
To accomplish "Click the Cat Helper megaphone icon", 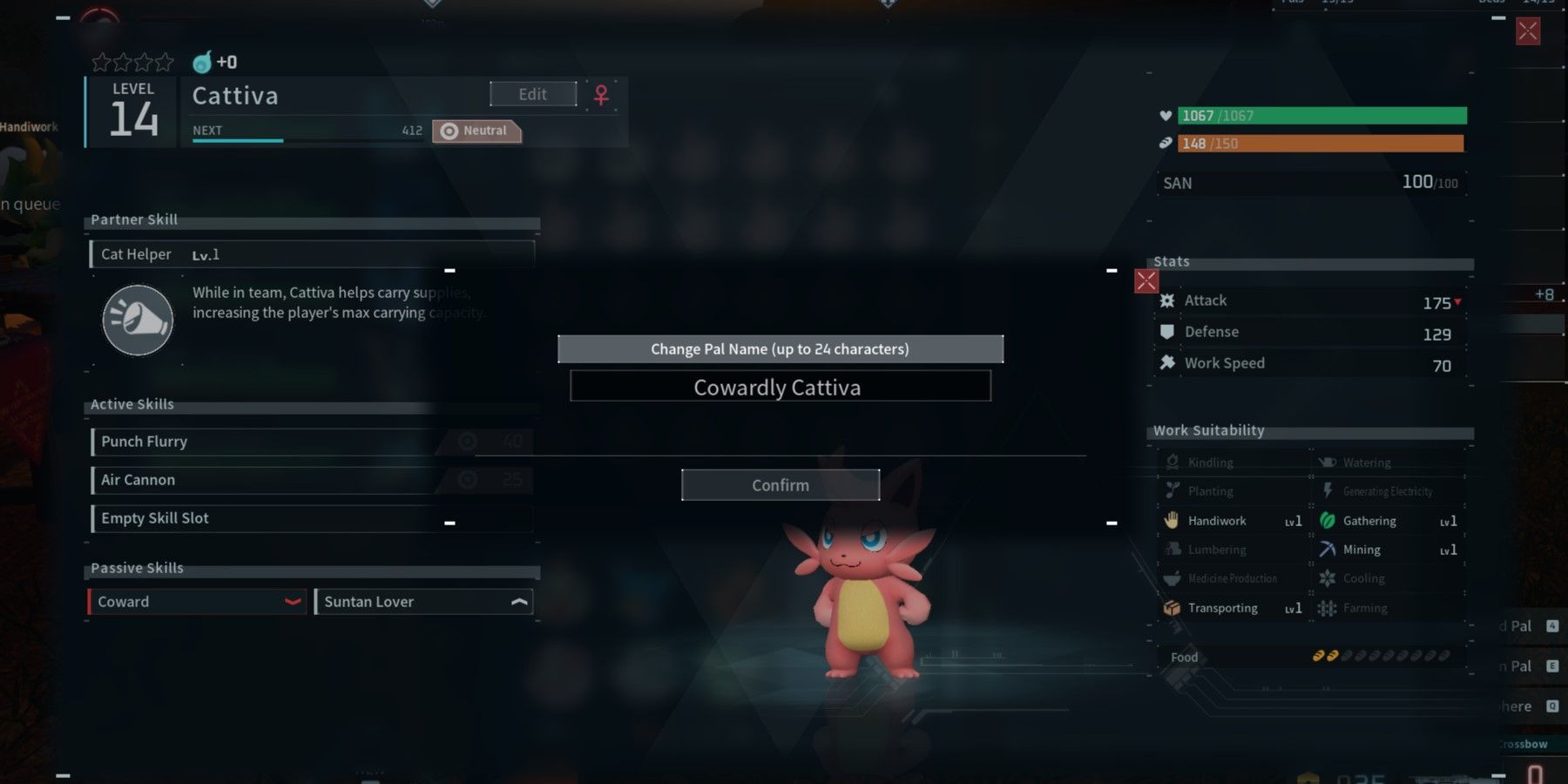I will point(138,321).
